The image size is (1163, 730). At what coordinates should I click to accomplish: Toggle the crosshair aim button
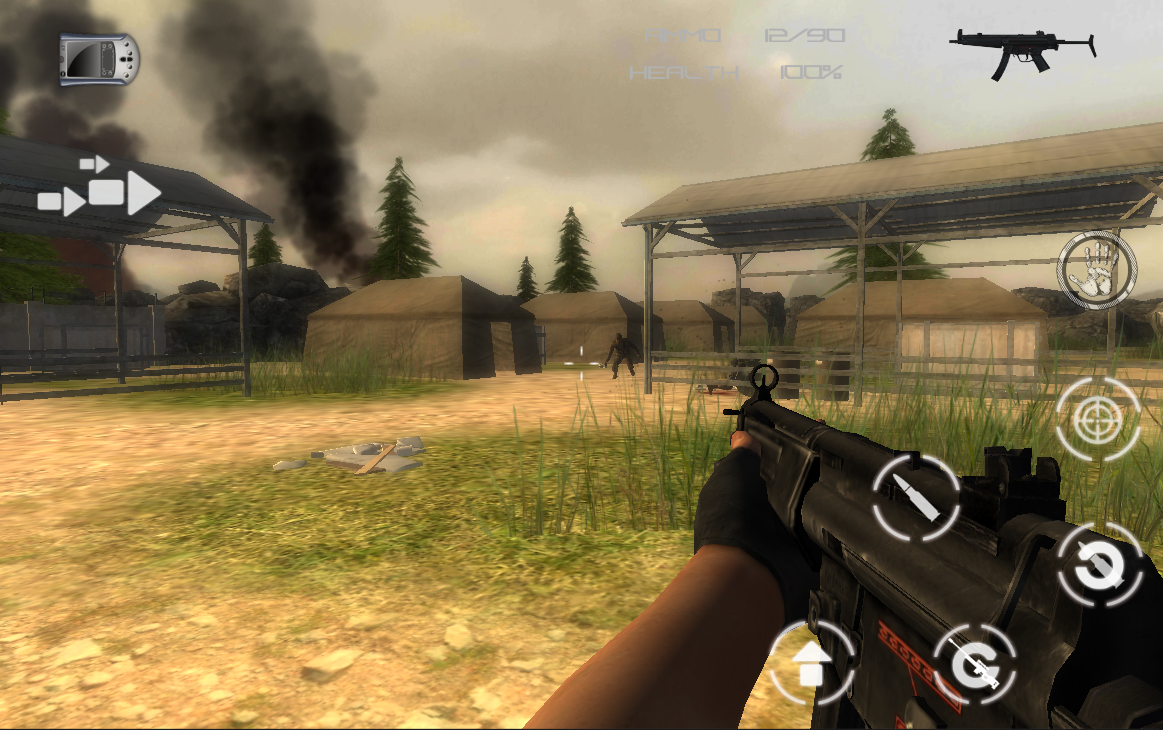tap(1097, 420)
